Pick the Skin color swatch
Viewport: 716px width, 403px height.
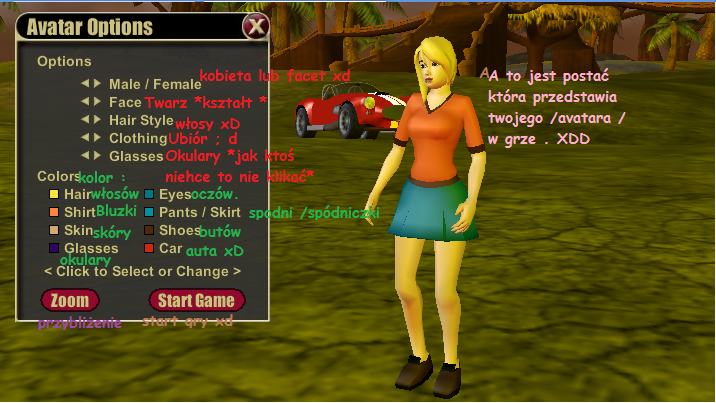pos(53,230)
